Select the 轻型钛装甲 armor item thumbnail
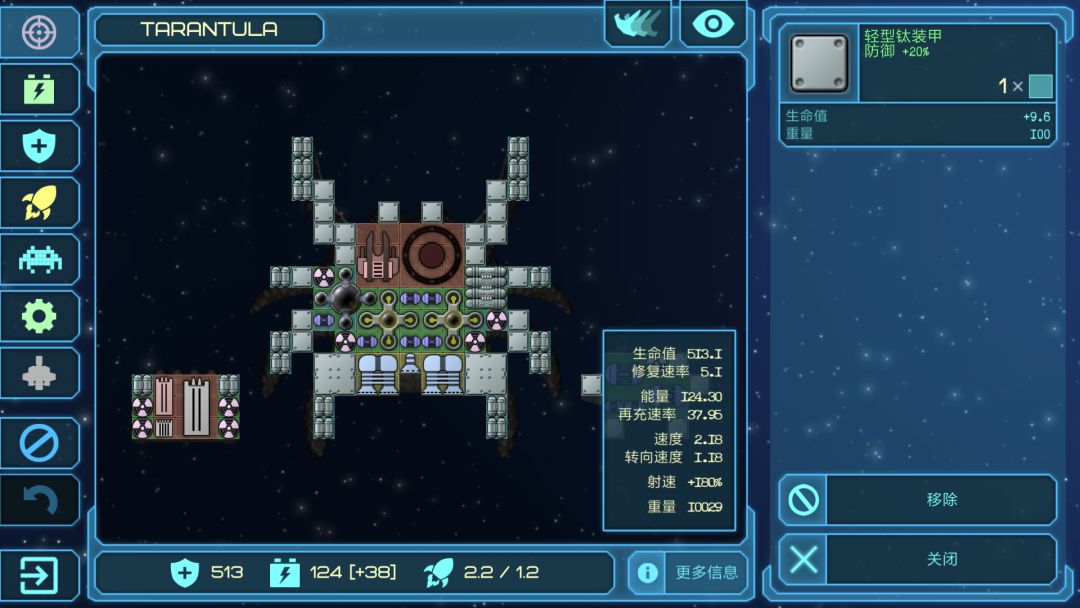This screenshot has height=608, width=1080. pos(819,64)
